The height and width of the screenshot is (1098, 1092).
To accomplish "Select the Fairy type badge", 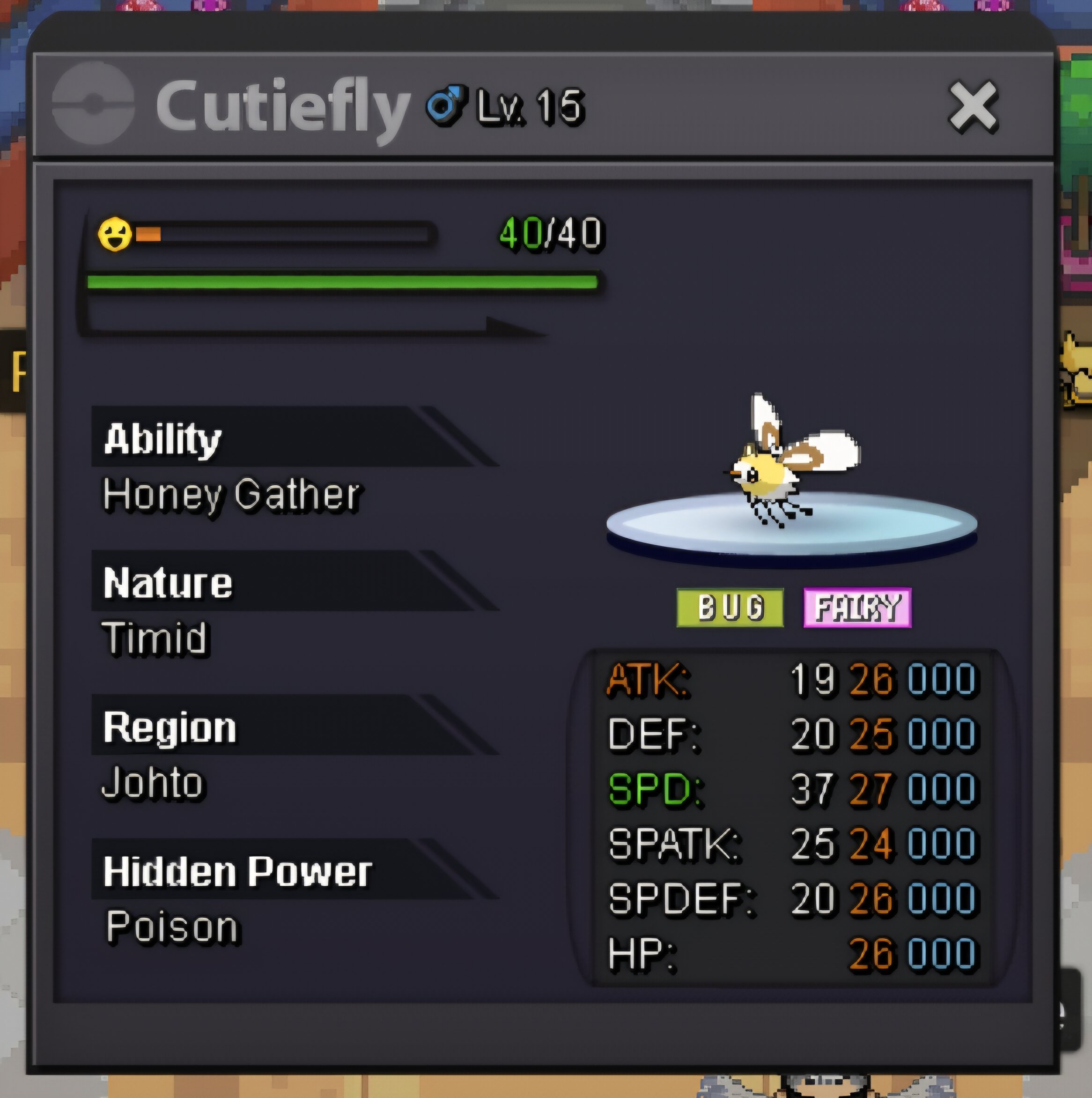I will click(857, 608).
